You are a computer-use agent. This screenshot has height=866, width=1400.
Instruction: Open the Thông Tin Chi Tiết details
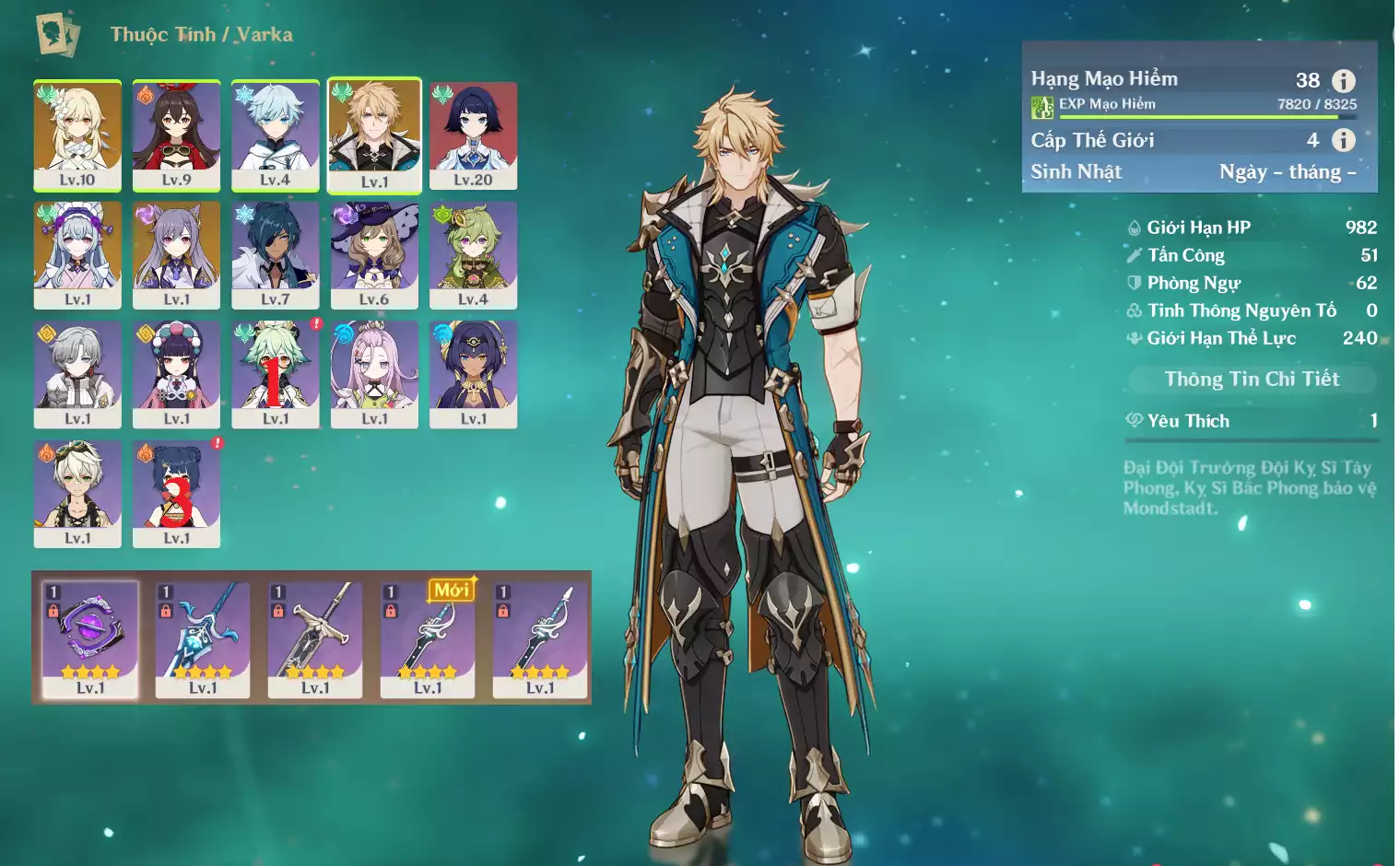point(1251,379)
